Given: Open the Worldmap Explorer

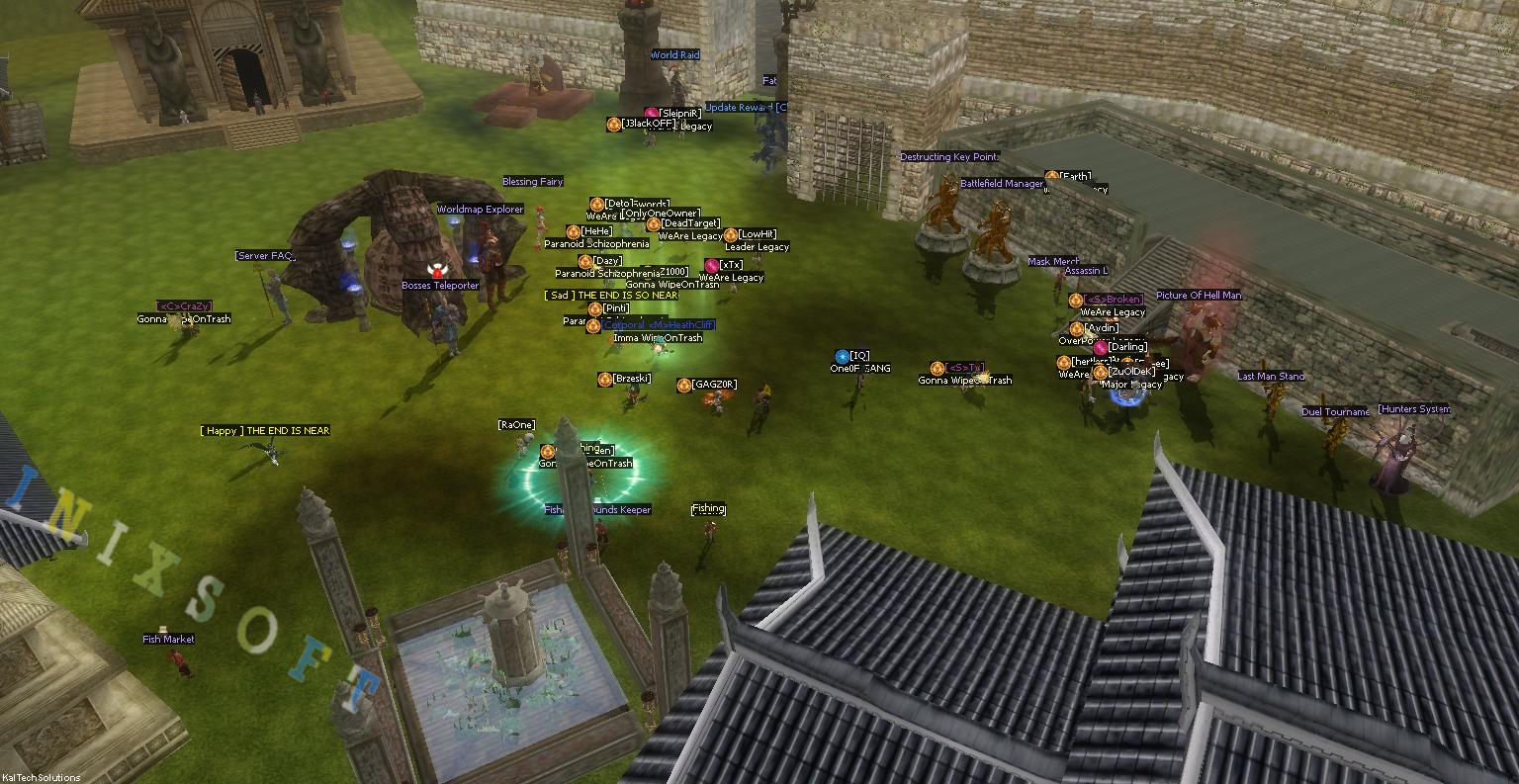Looking at the screenshot, I should pos(482,209).
